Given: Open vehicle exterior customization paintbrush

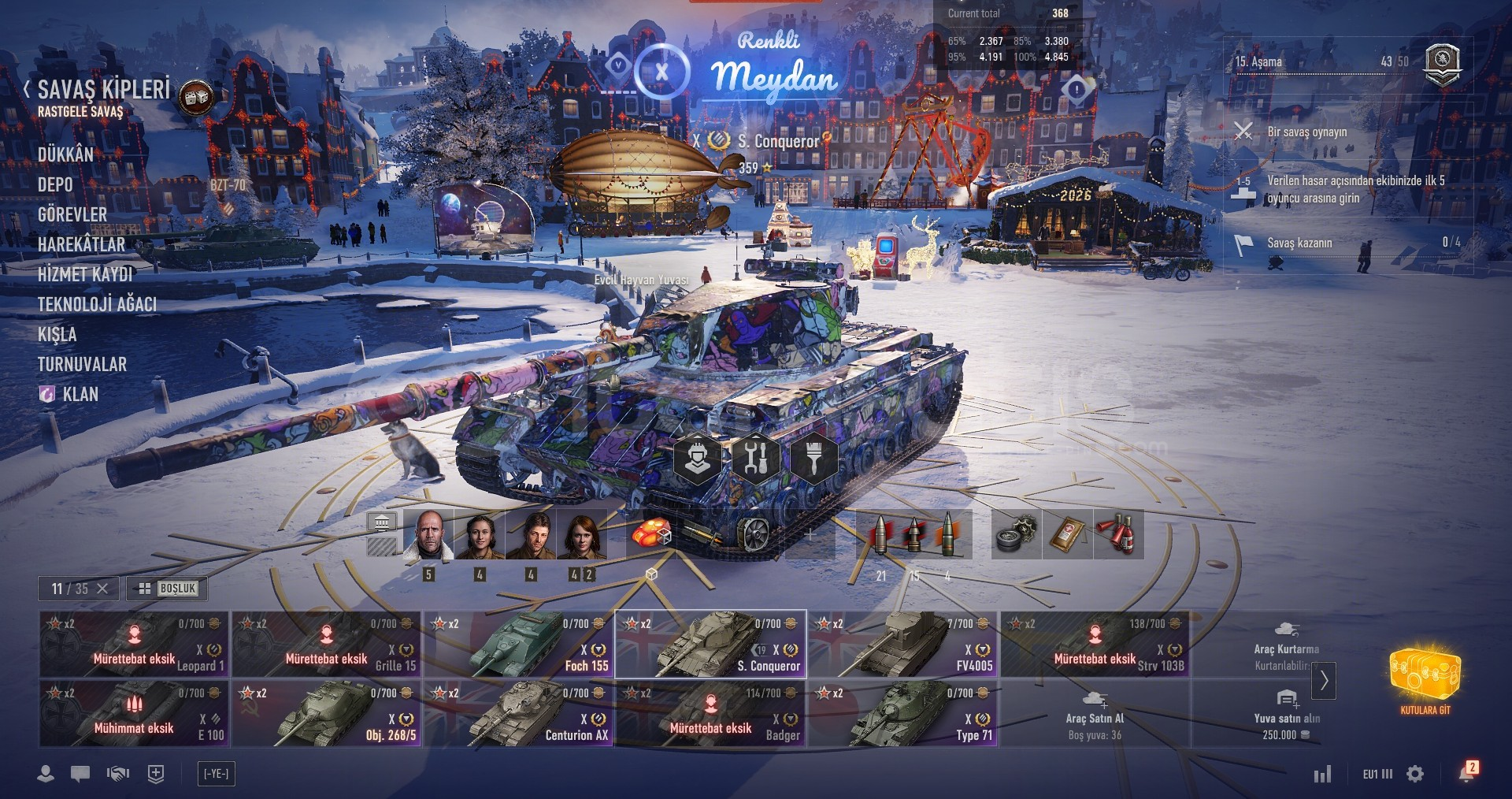Looking at the screenshot, I should pos(813,458).
